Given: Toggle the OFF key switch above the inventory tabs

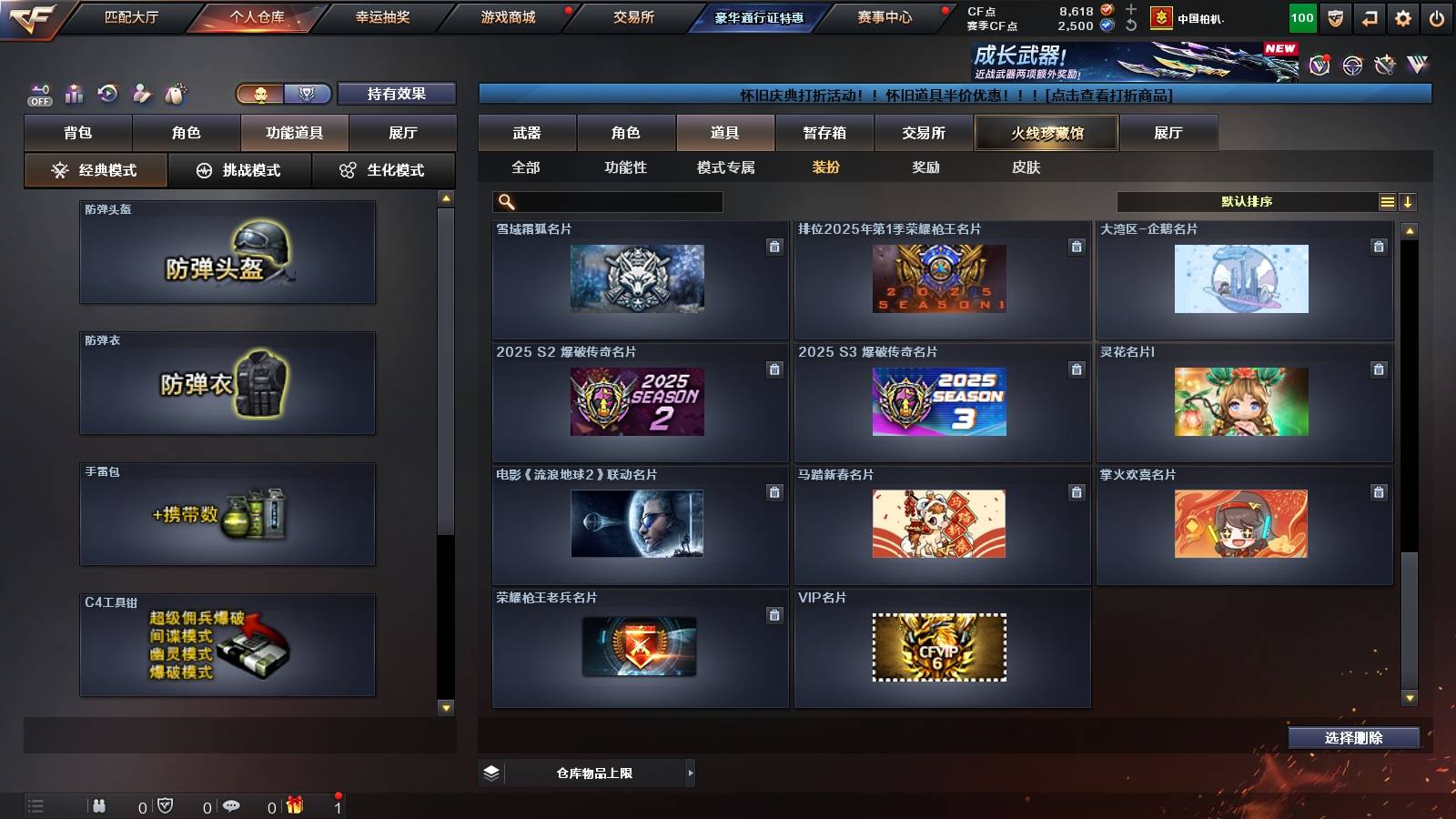Looking at the screenshot, I should (38, 92).
